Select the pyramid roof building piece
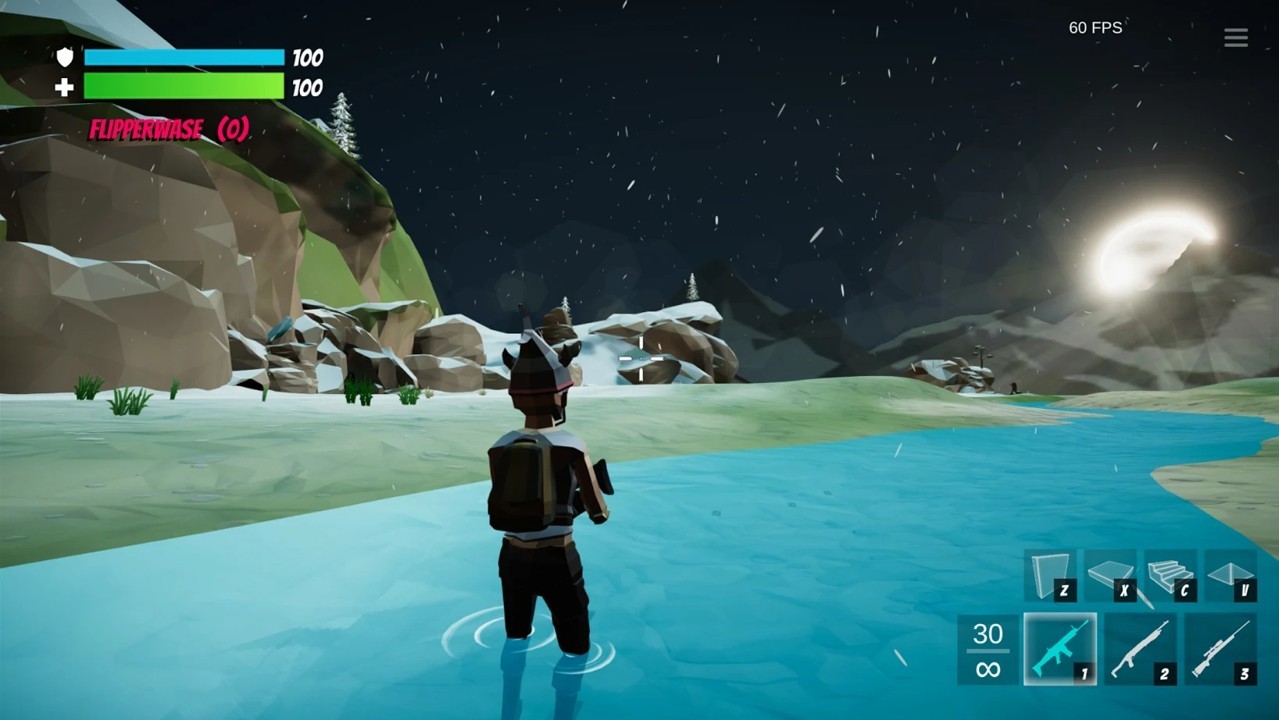1279x720 pixels. coord(1230,576)
